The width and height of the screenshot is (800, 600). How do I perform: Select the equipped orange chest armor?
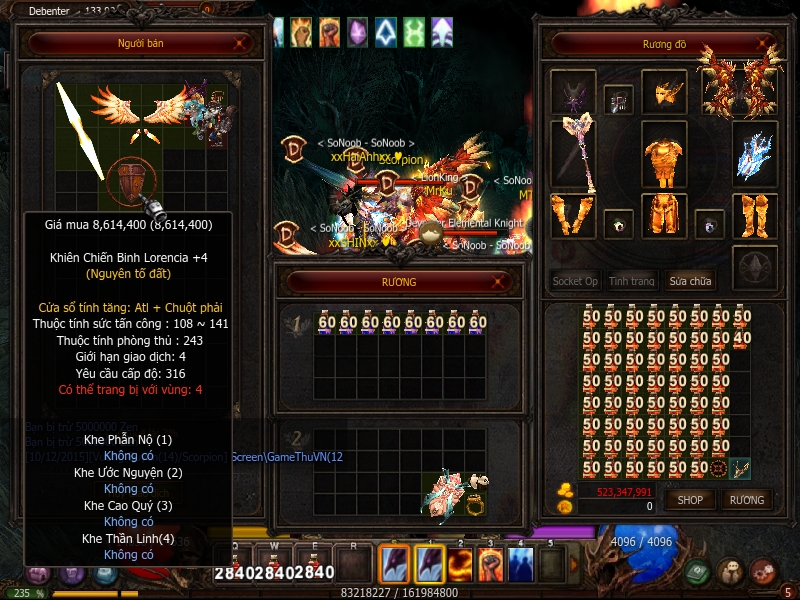[x=664, y=155]
